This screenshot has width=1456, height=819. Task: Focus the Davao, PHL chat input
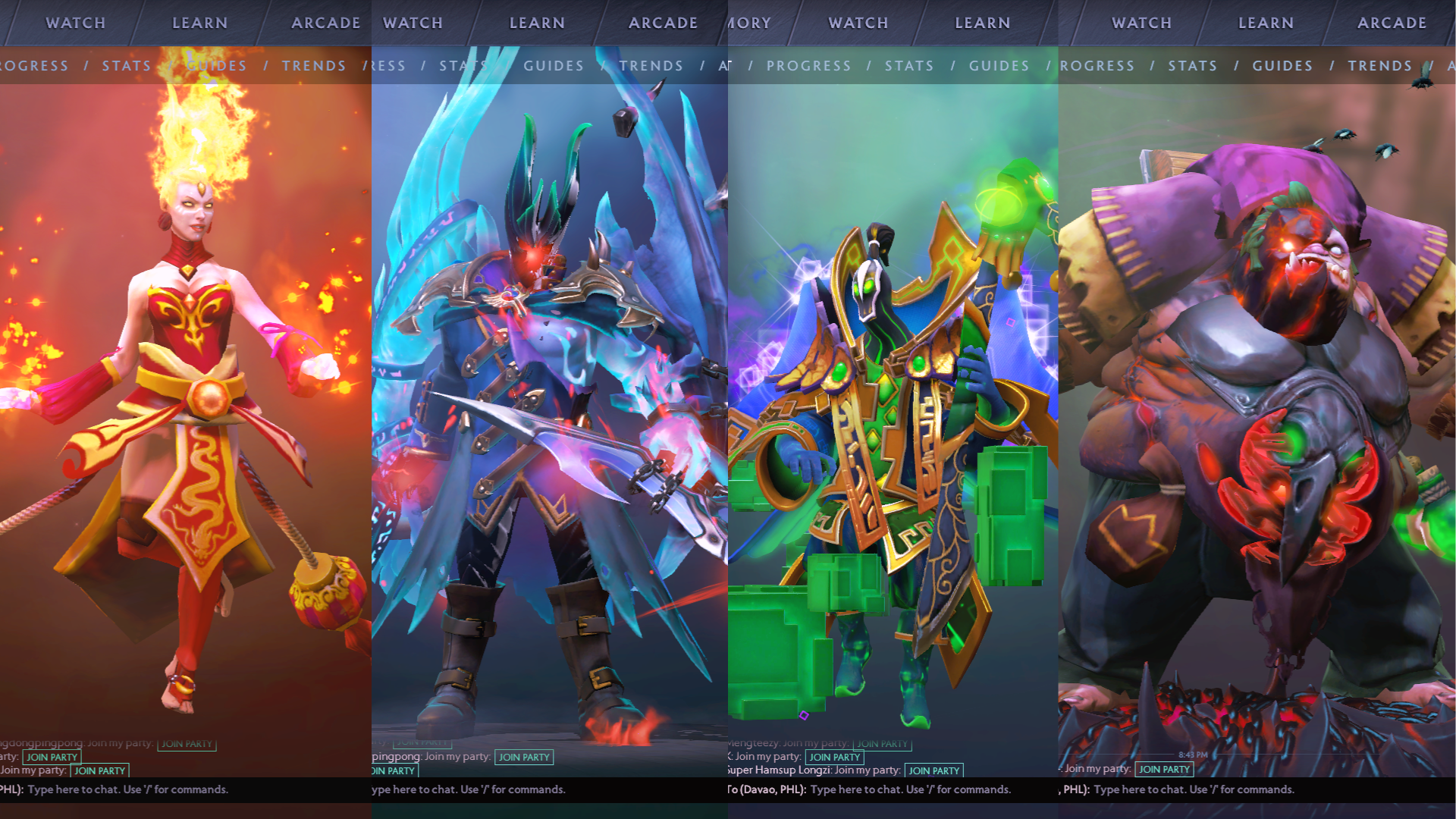point(910,789)
